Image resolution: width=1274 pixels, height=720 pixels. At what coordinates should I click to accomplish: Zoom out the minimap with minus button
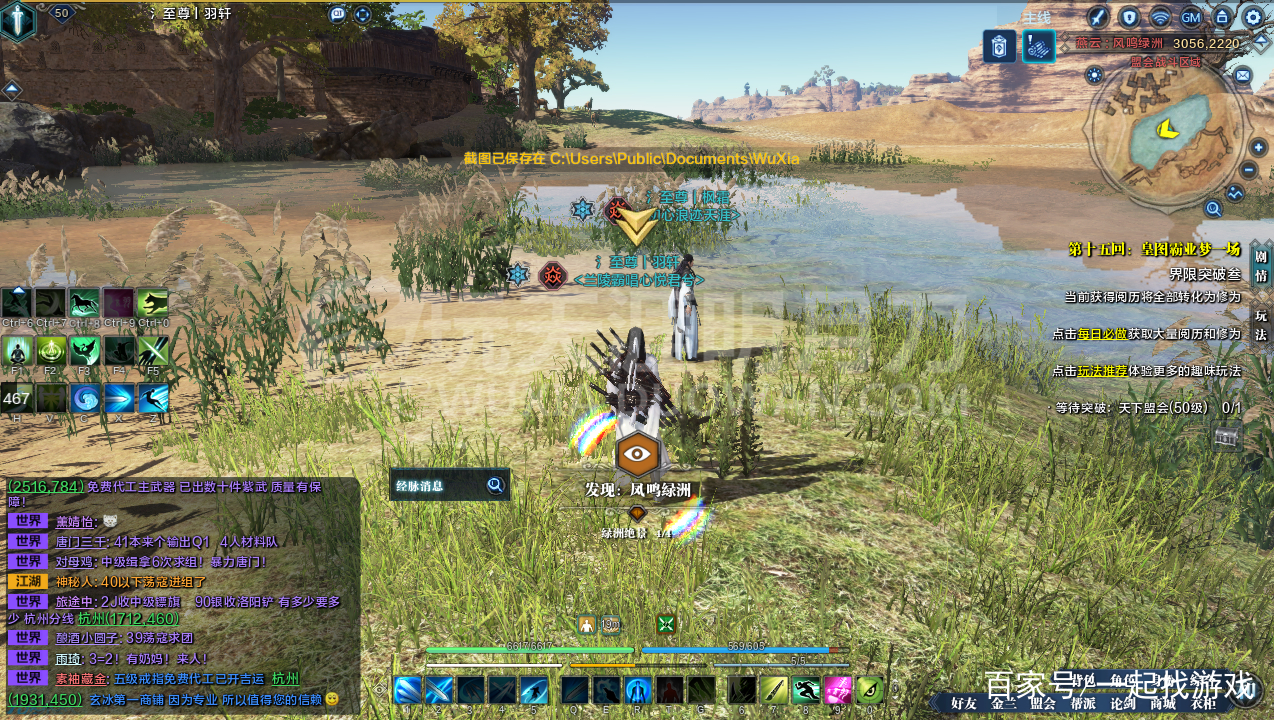1249,171
